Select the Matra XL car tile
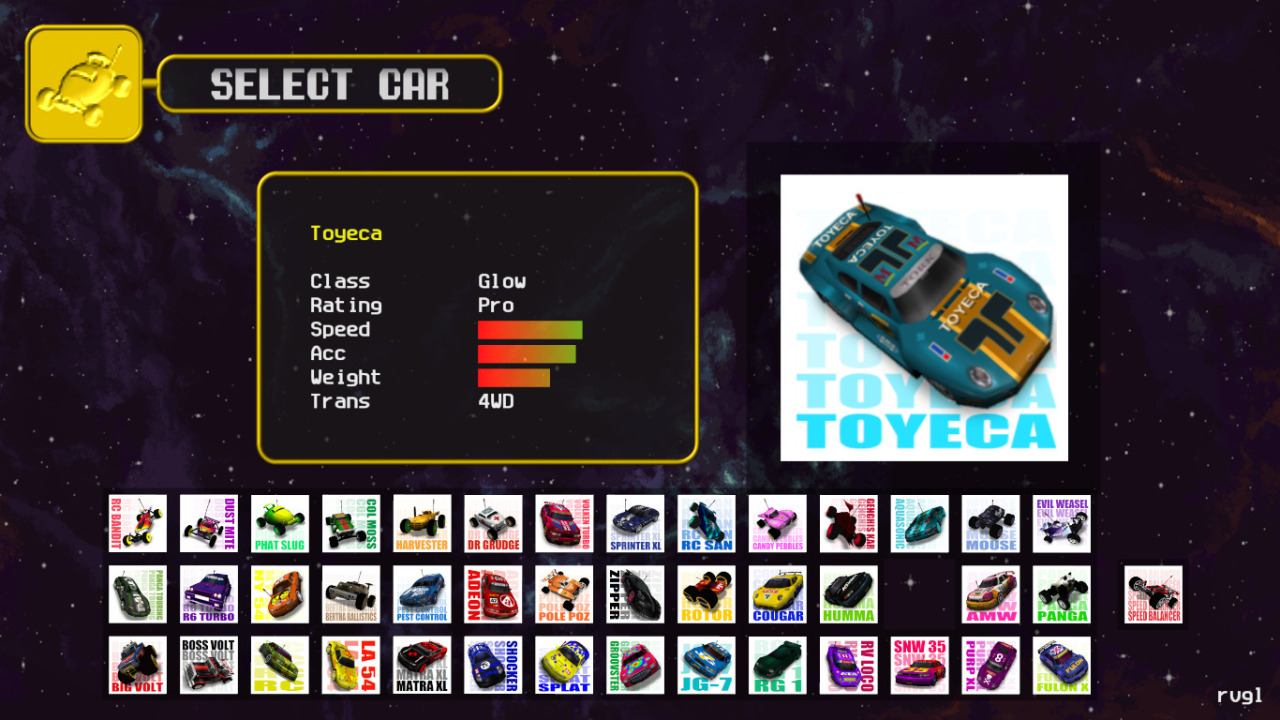Image resolution: width=1280 pixels, height=720 pixels. click(x=422, y=665)
